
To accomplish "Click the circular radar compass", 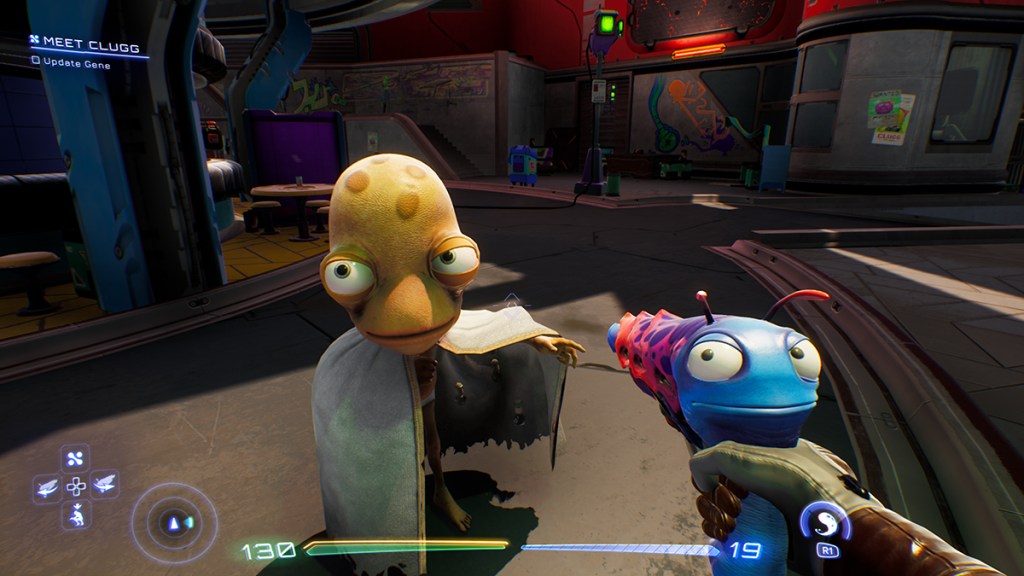I will (174, 522).
